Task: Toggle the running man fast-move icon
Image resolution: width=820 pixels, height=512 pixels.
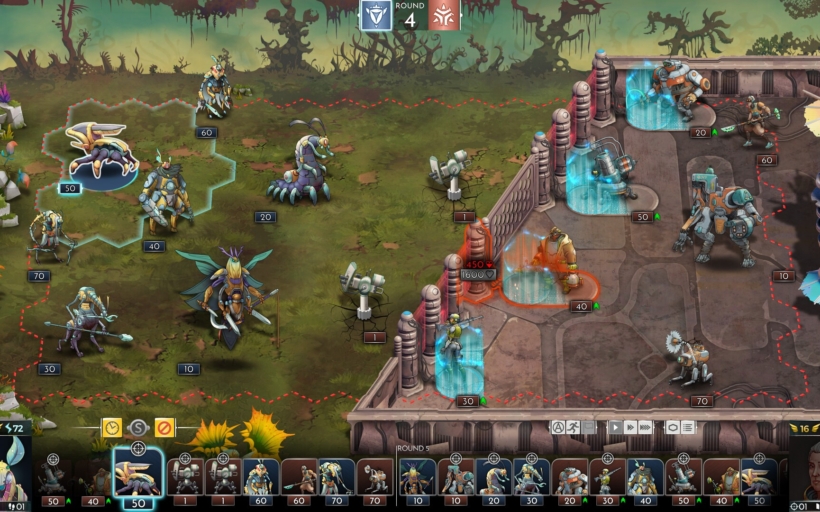Action: click(574, 427)
